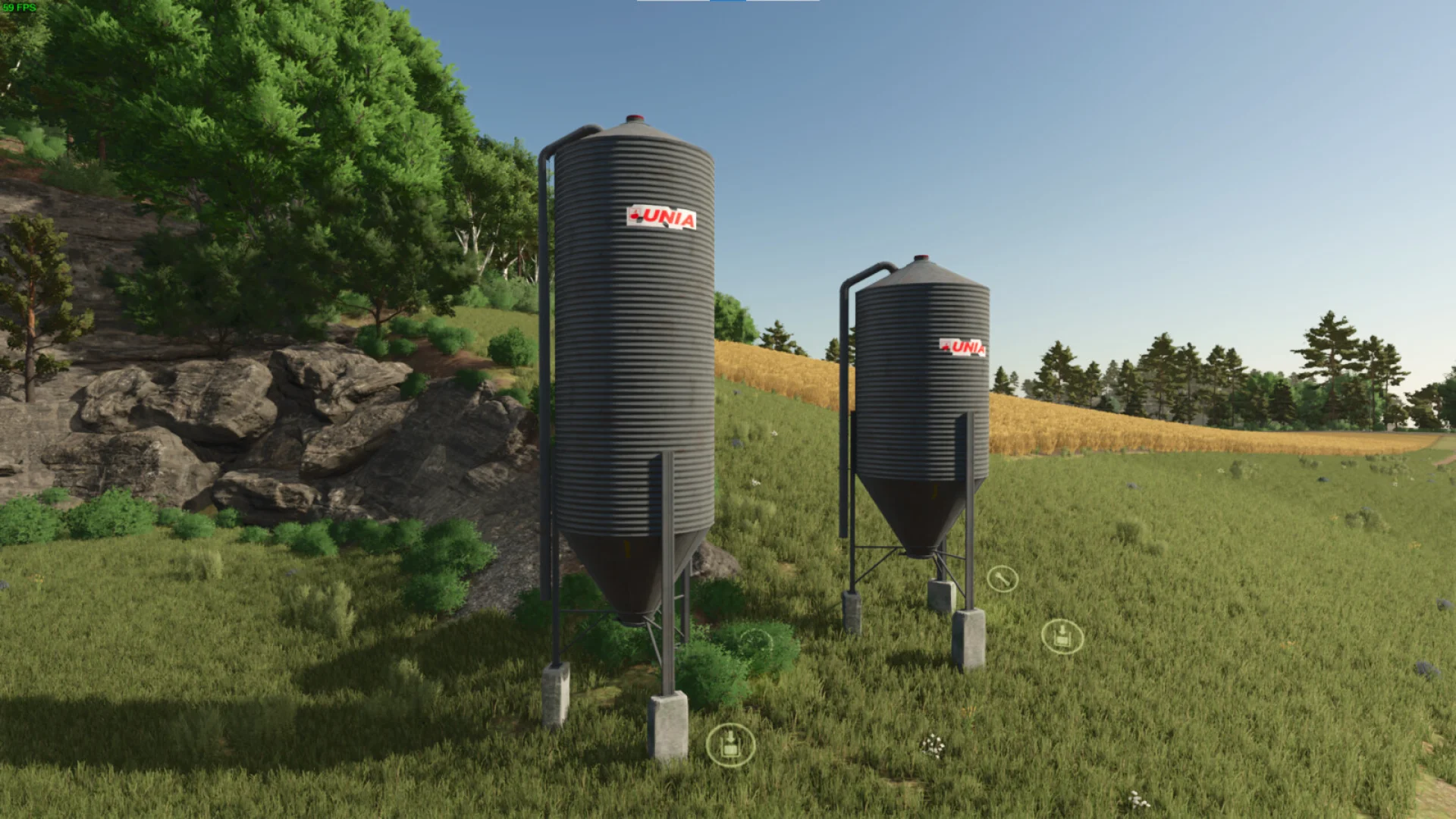Click the UNIA logo on the right silo
This screenshot has height=819, width=1456.
[964, 347]
